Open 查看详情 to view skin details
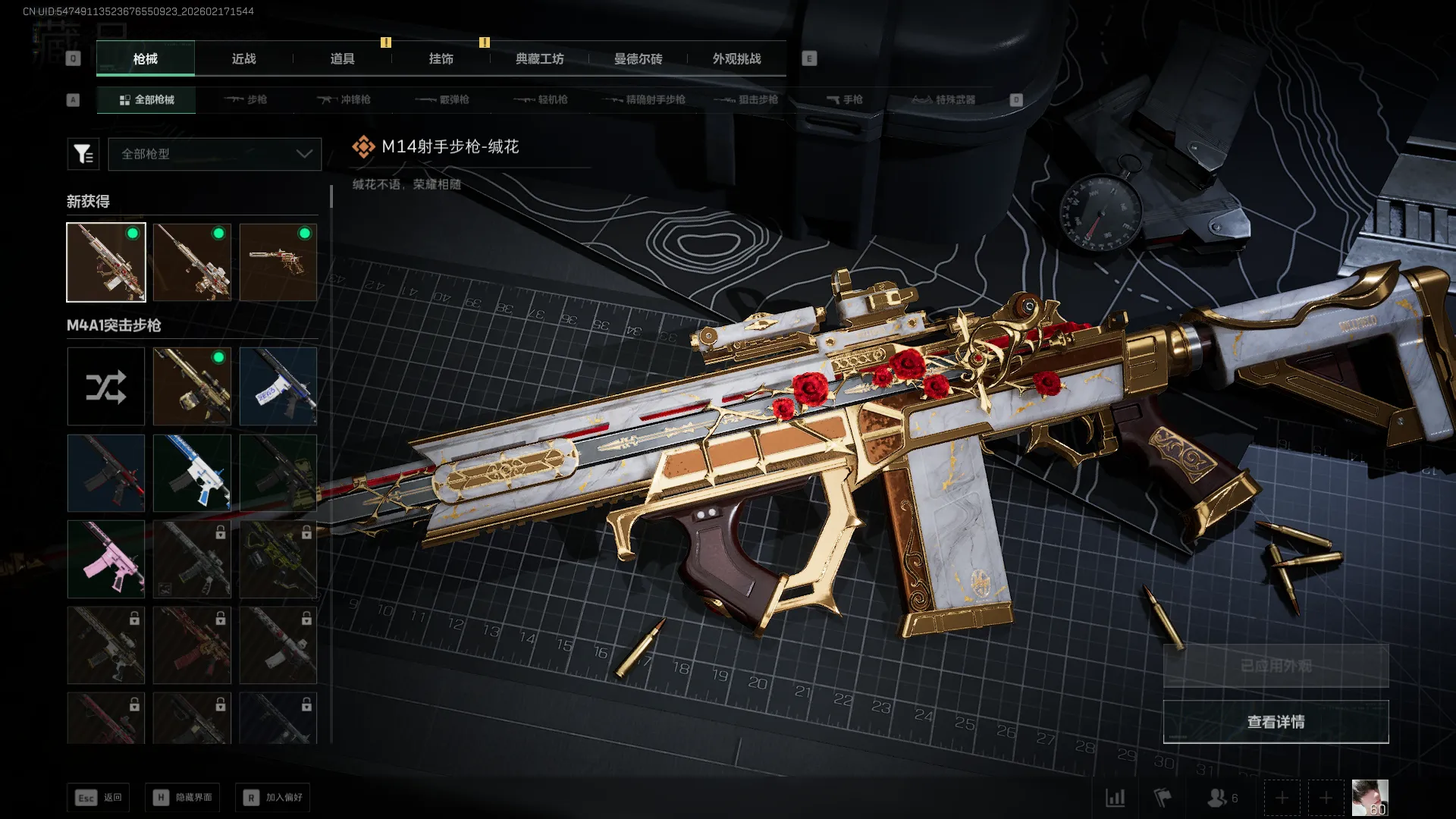 [x=1276, y=722]
